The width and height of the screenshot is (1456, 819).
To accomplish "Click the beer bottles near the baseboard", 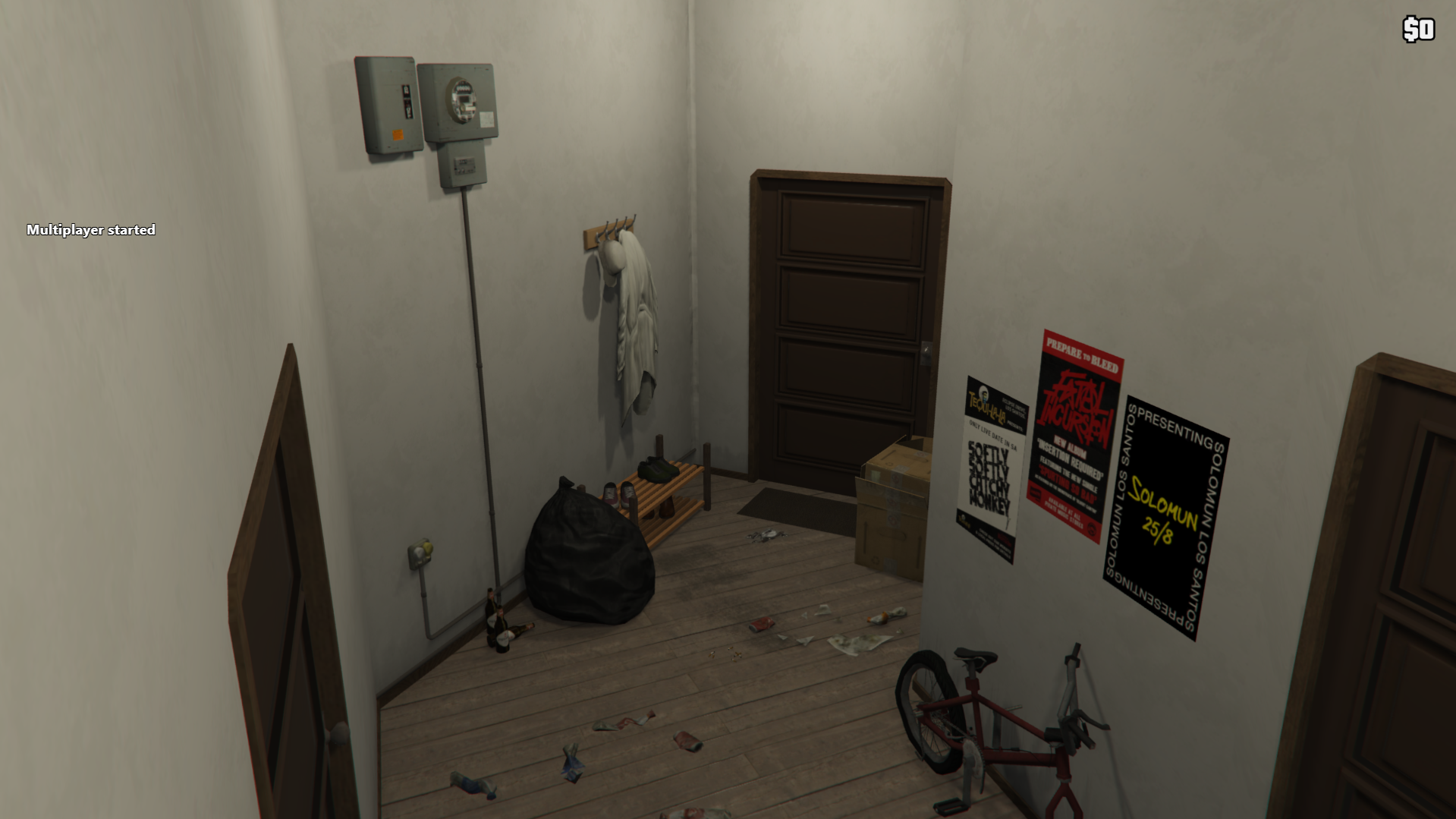I will (501, 622).
